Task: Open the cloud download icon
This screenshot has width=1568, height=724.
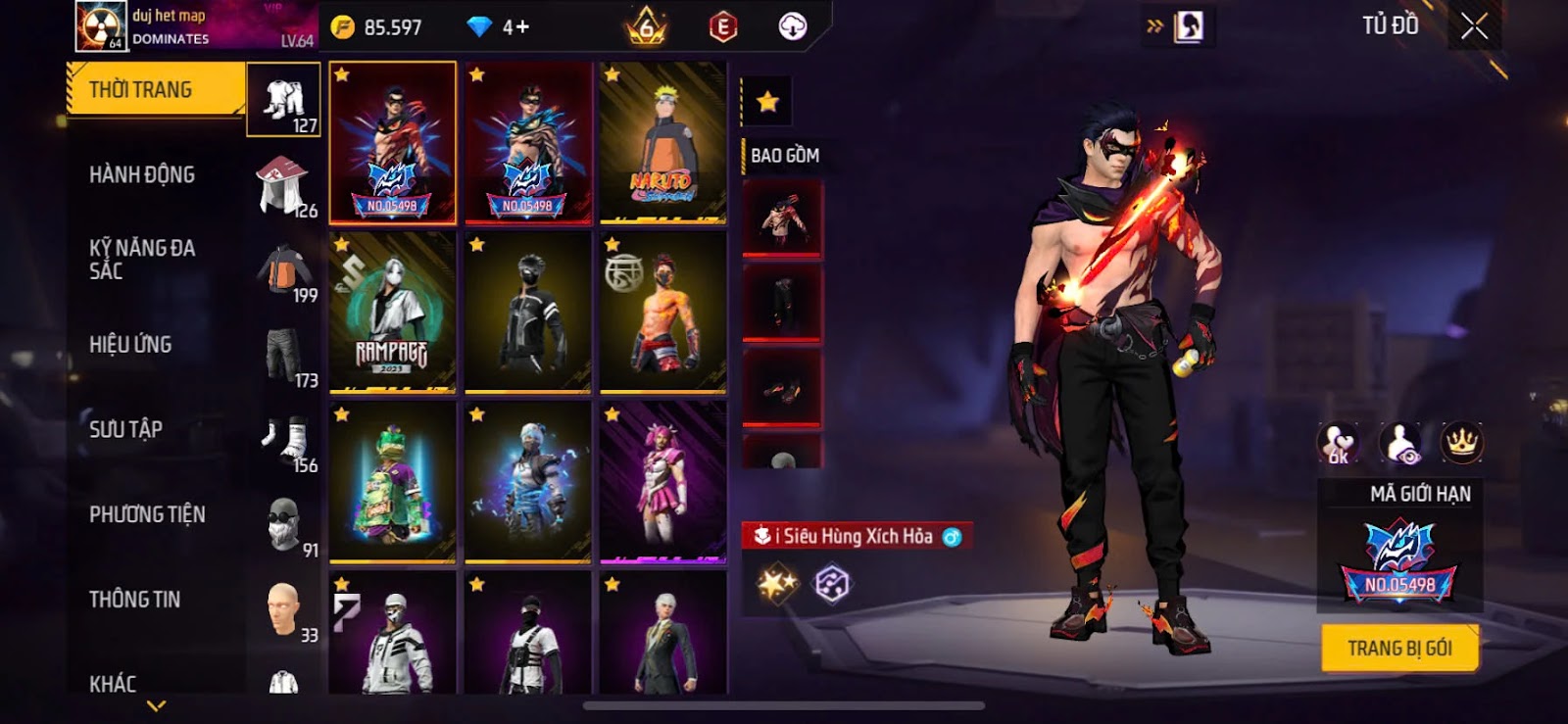Action: pos(792,26)
